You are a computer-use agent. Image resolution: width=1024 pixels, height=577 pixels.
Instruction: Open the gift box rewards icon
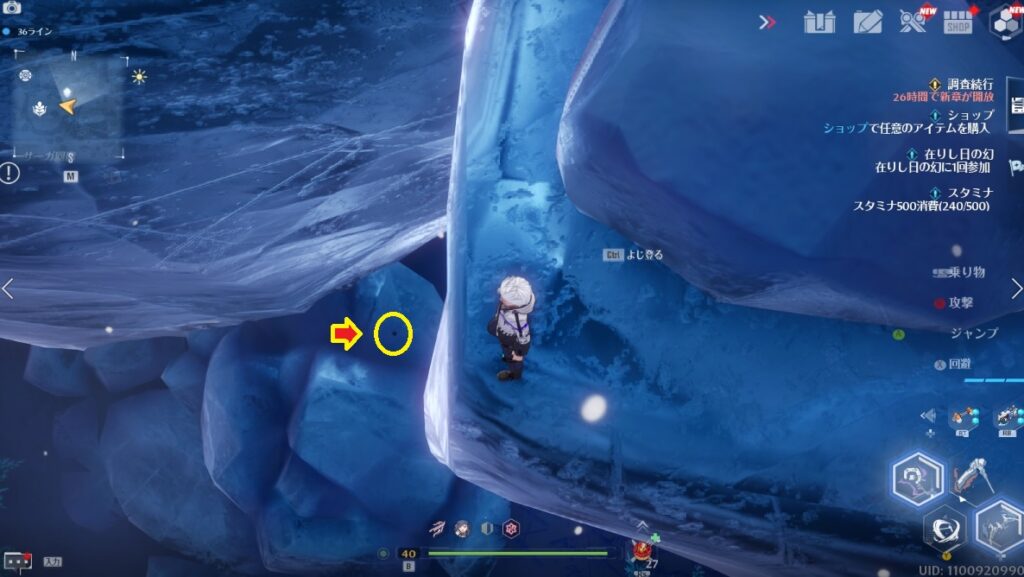point(819,22)
